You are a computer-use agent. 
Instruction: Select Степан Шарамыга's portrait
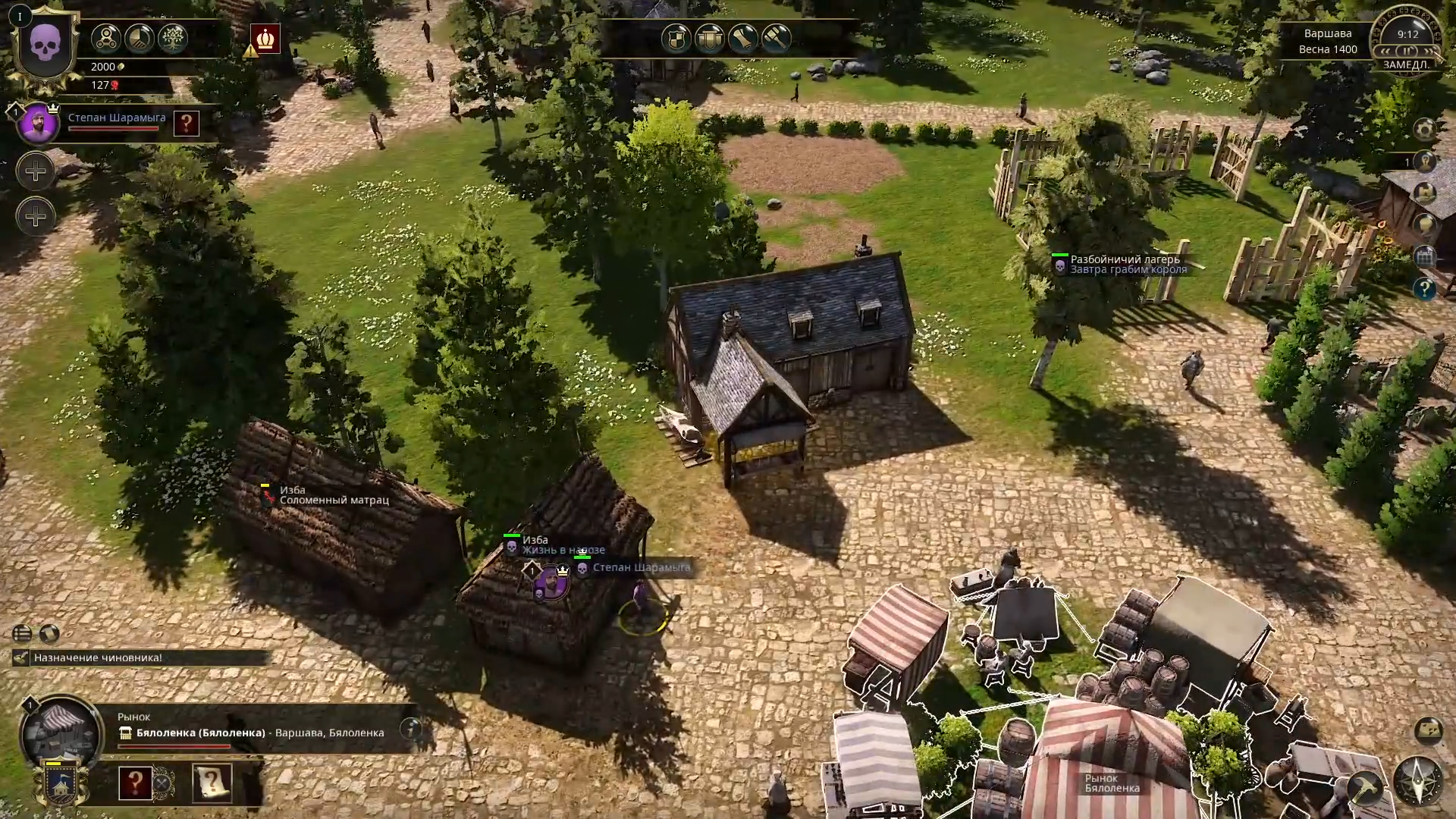coord(37,123)
